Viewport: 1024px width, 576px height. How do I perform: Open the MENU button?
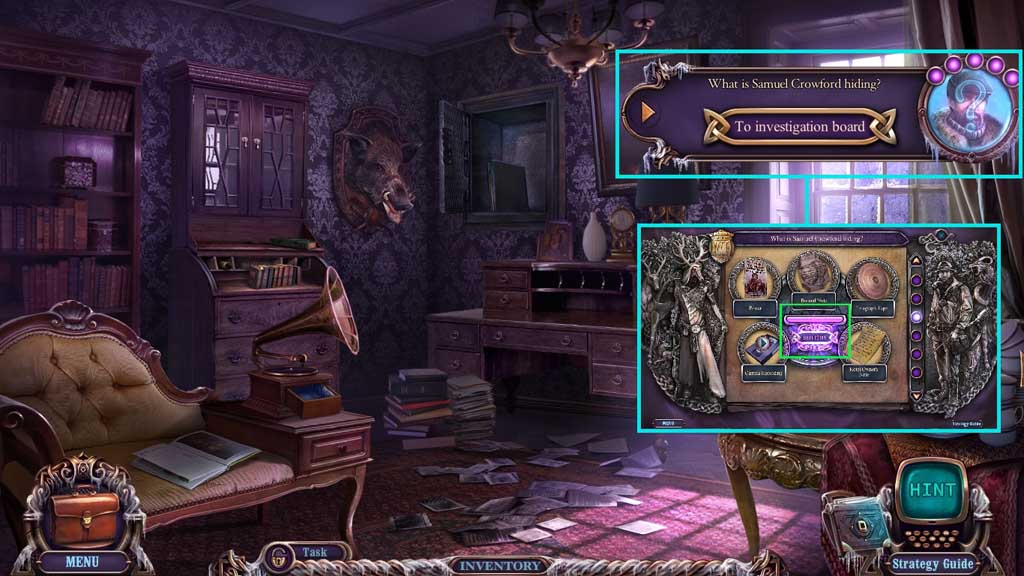click(82, 561)
